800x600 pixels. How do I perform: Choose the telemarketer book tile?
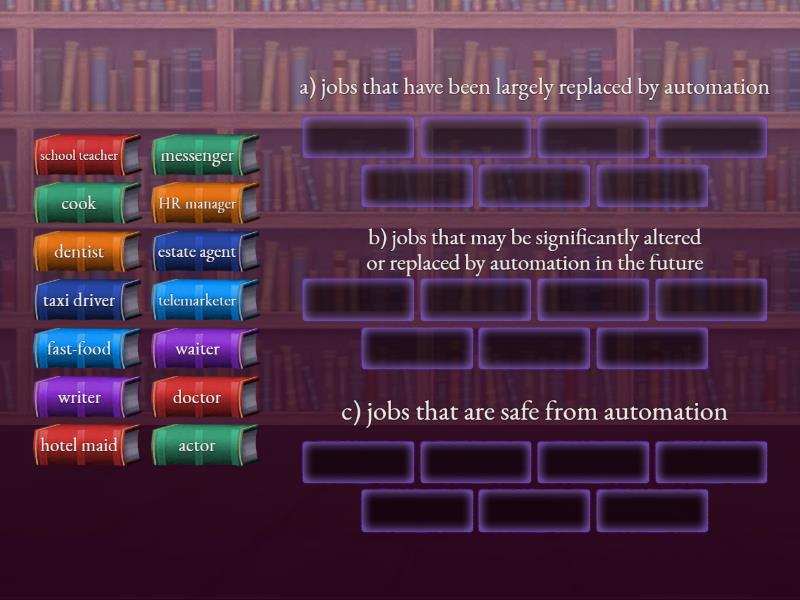198,300
